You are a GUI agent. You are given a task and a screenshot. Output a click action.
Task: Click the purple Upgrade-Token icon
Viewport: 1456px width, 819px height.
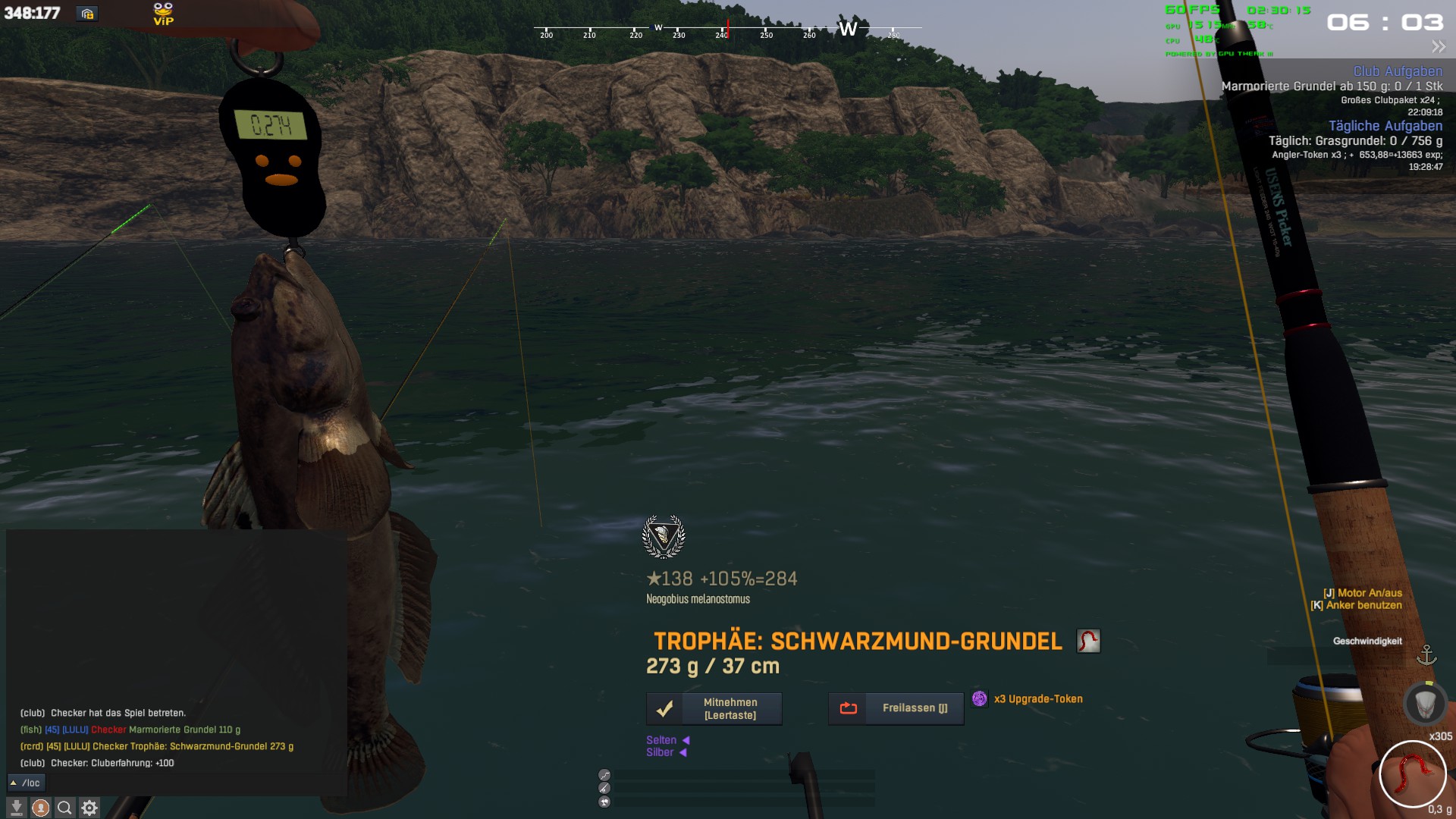point(980,698)
